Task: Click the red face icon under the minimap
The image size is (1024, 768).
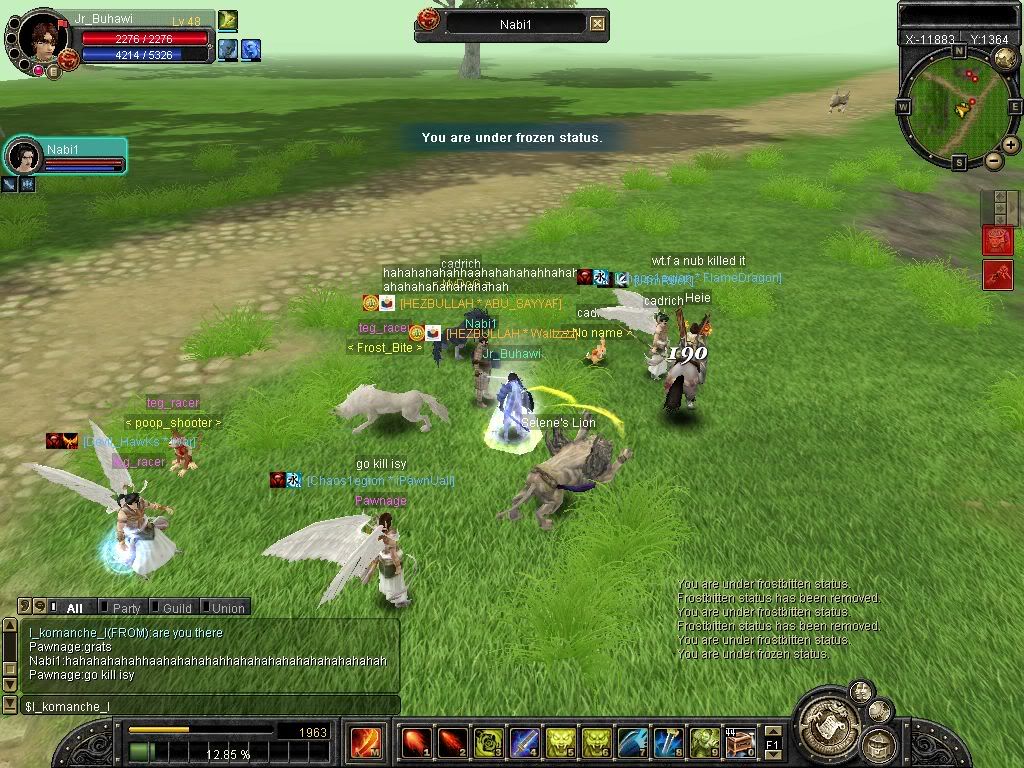Action: 998,240
